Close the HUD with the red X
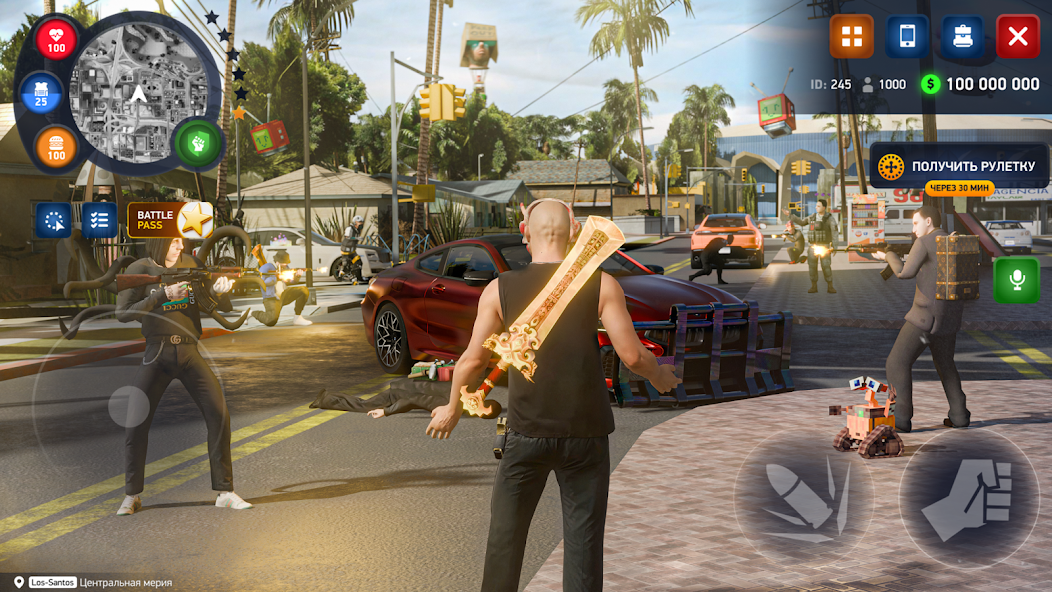Image resolution: width=1052 pixels, height=592 pixels. coord(1017,37)
